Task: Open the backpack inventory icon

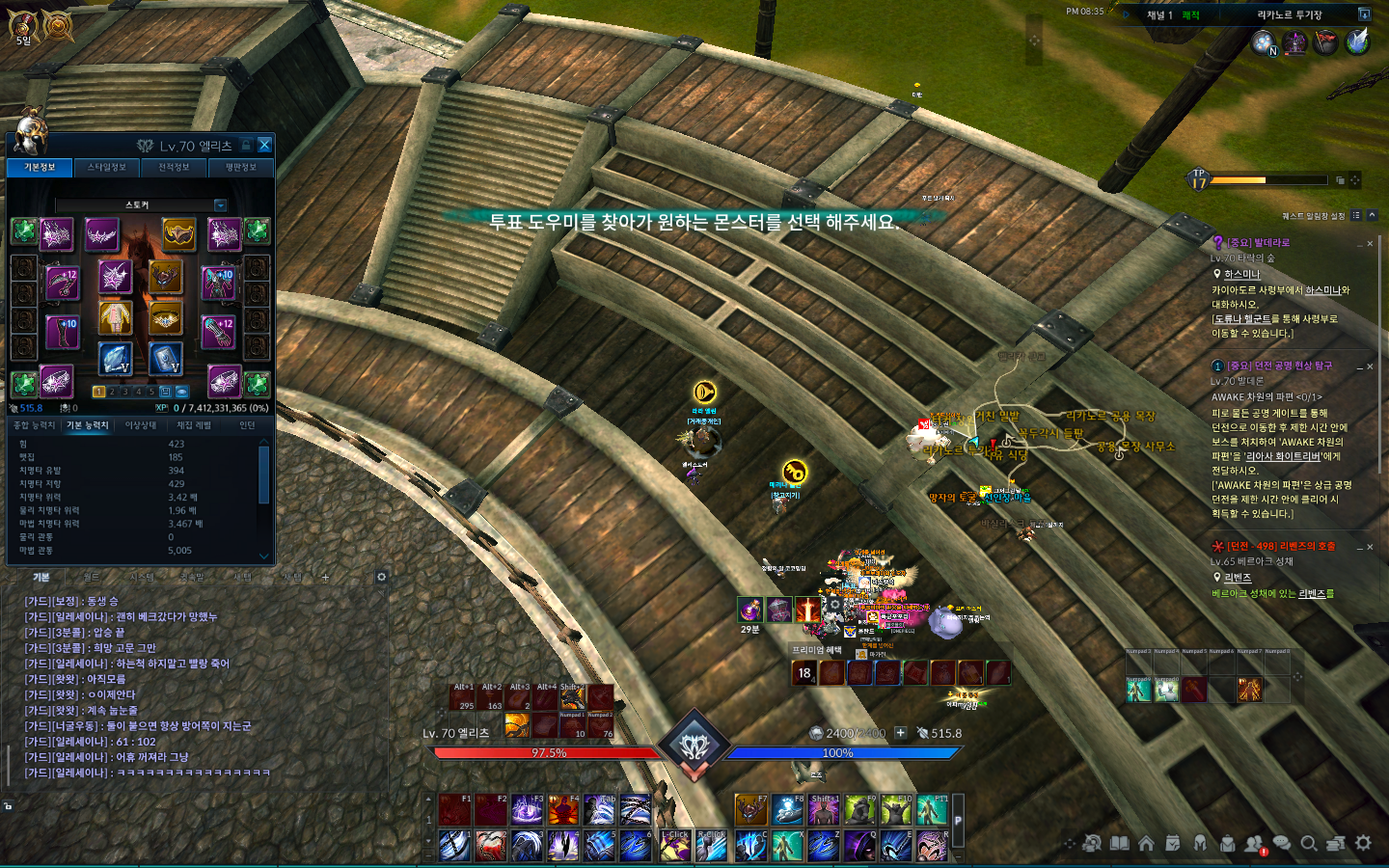Action: click(x=1227, y=844)
